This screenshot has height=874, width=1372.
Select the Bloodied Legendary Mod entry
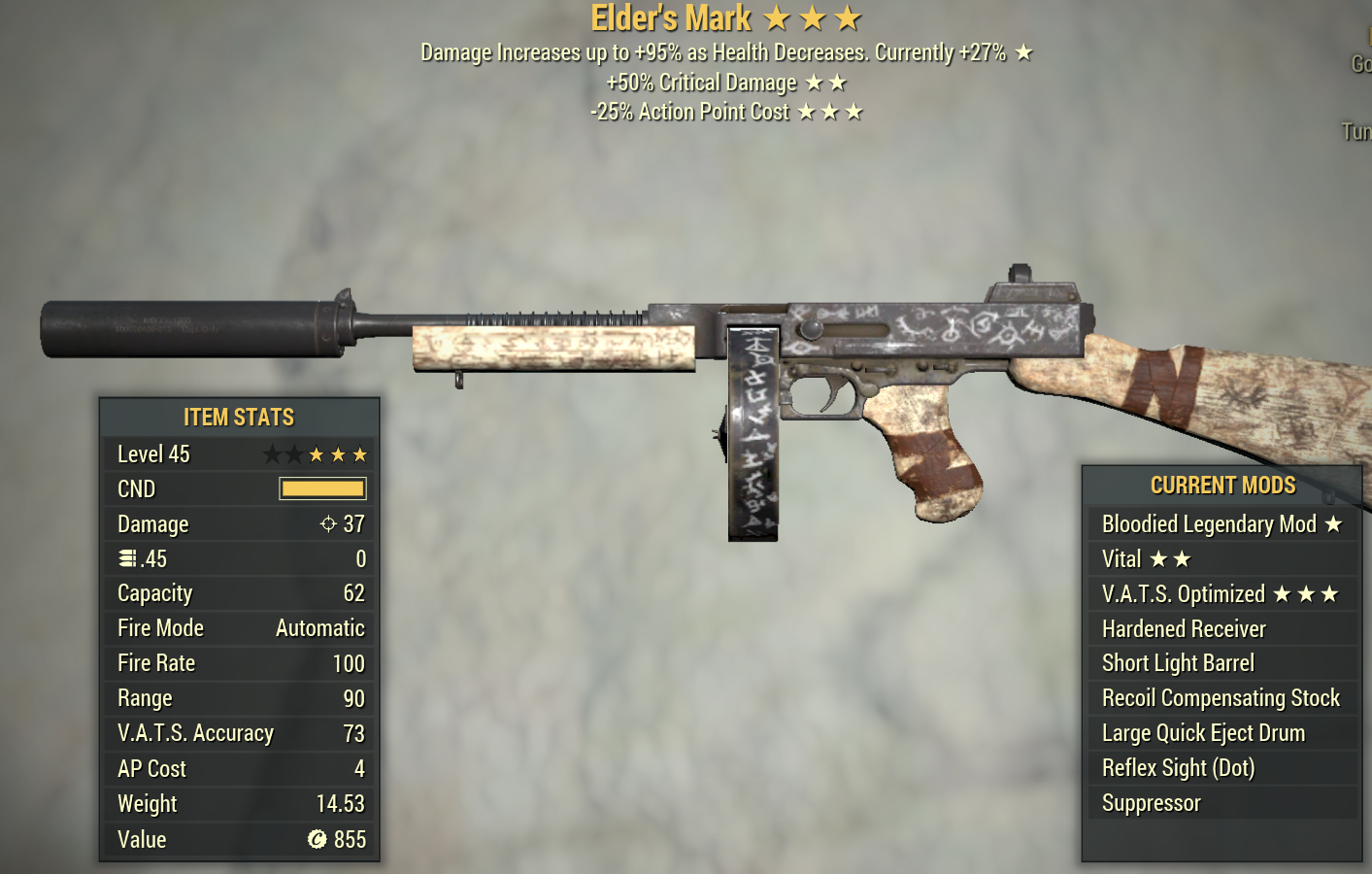1221,524
